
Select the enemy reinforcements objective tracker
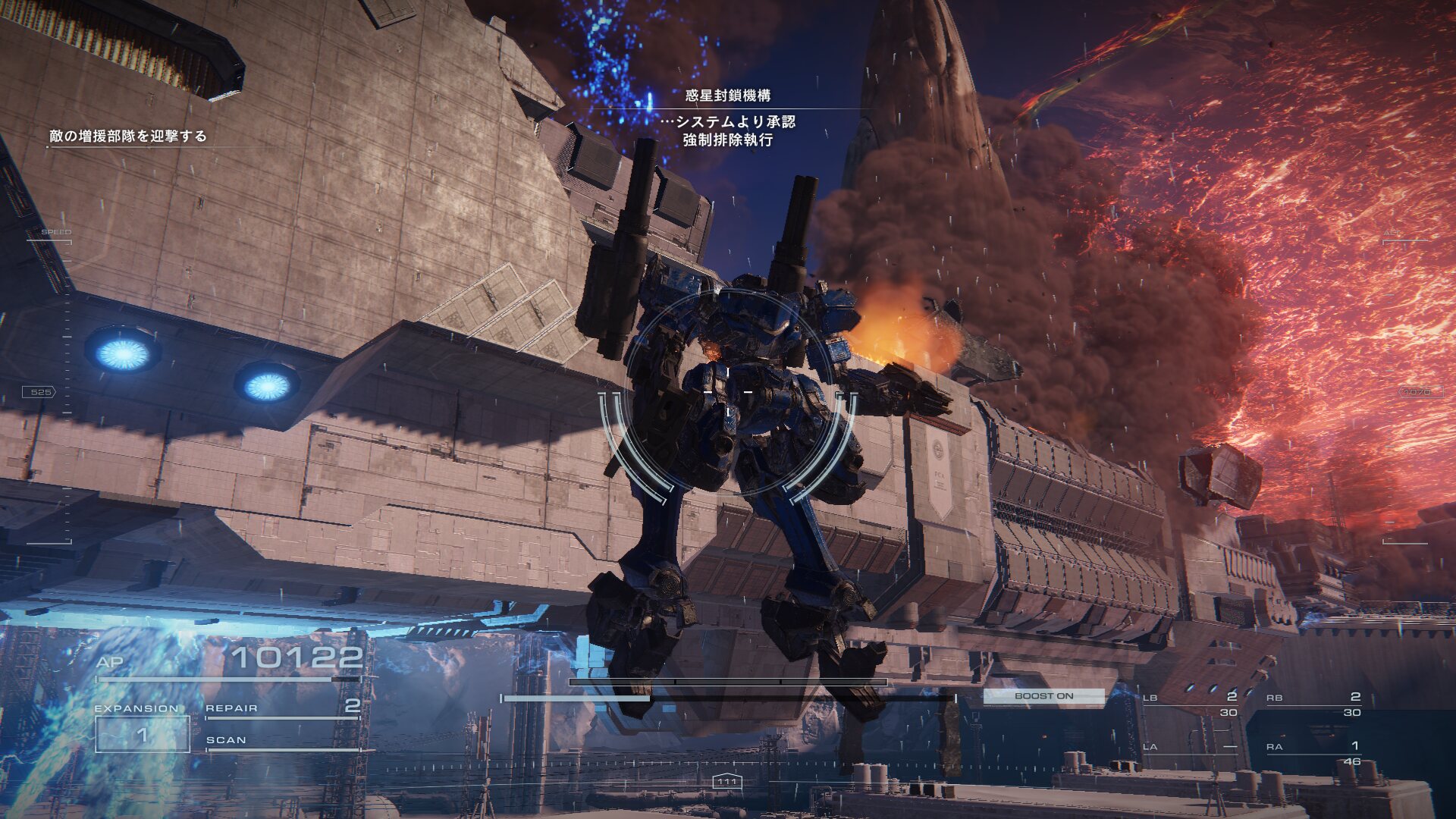[x=127, y=136]
